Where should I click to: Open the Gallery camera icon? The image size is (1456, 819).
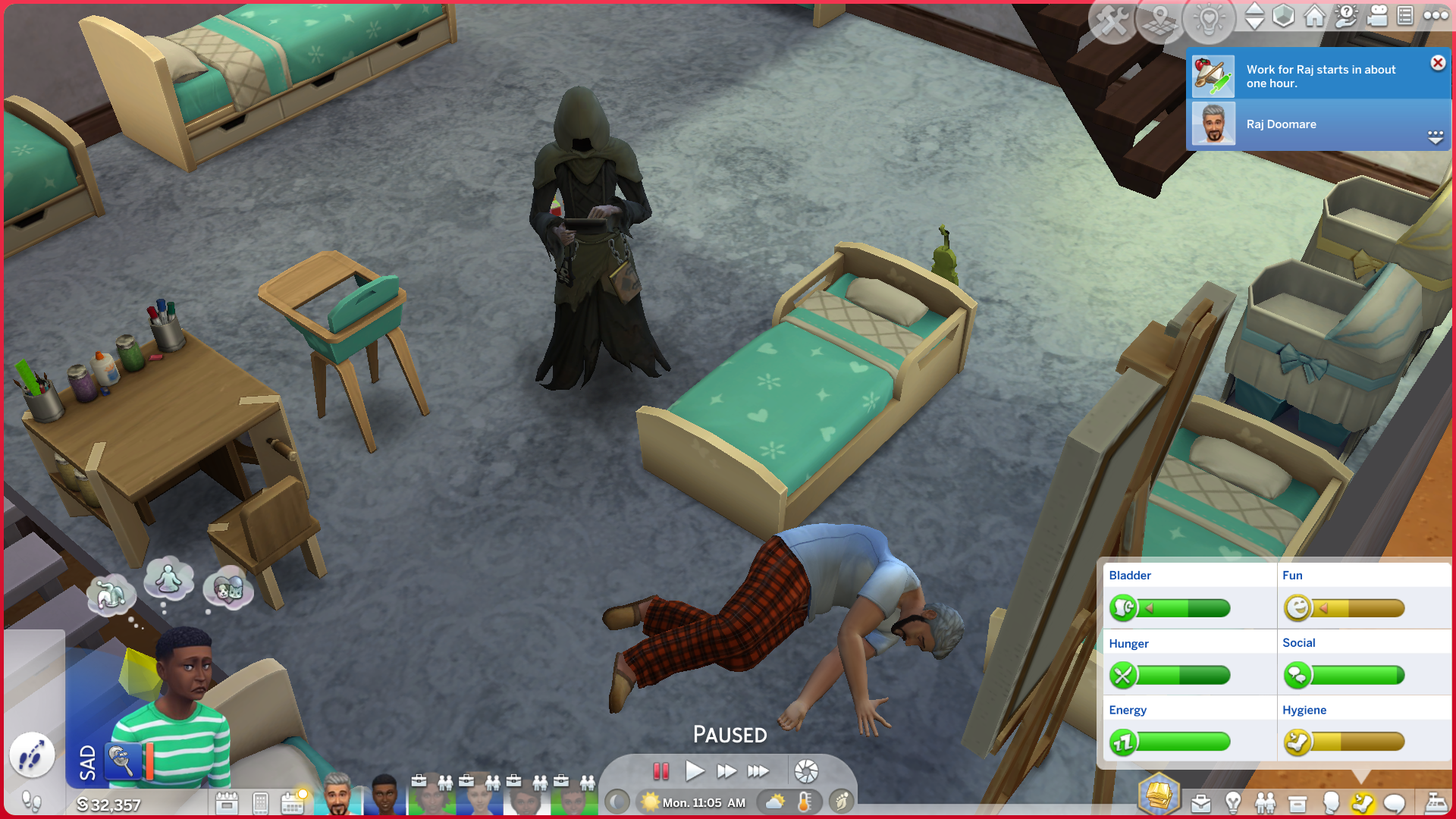(1377, 16)
